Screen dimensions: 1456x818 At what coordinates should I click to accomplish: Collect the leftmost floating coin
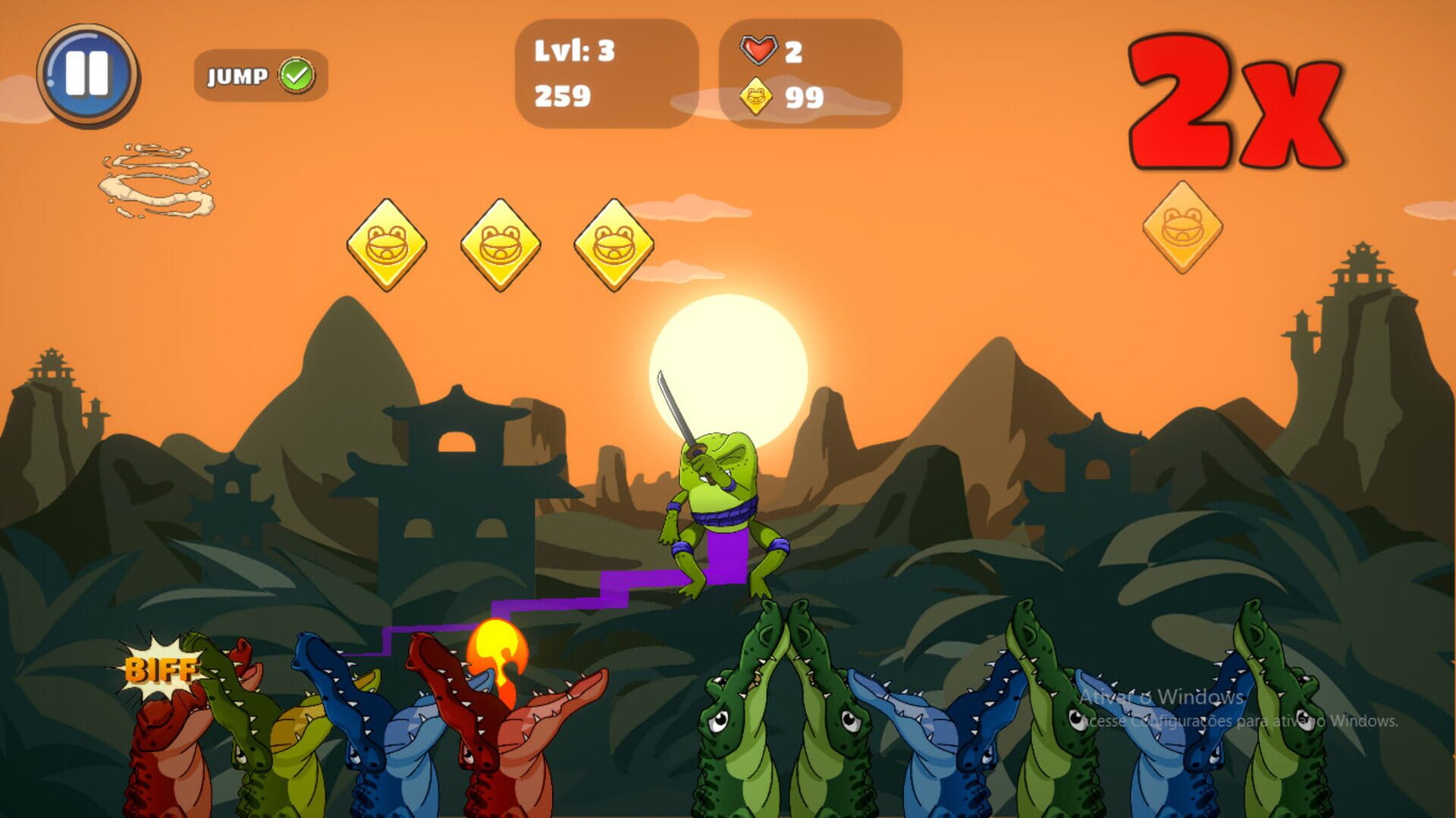coord(389,245)
